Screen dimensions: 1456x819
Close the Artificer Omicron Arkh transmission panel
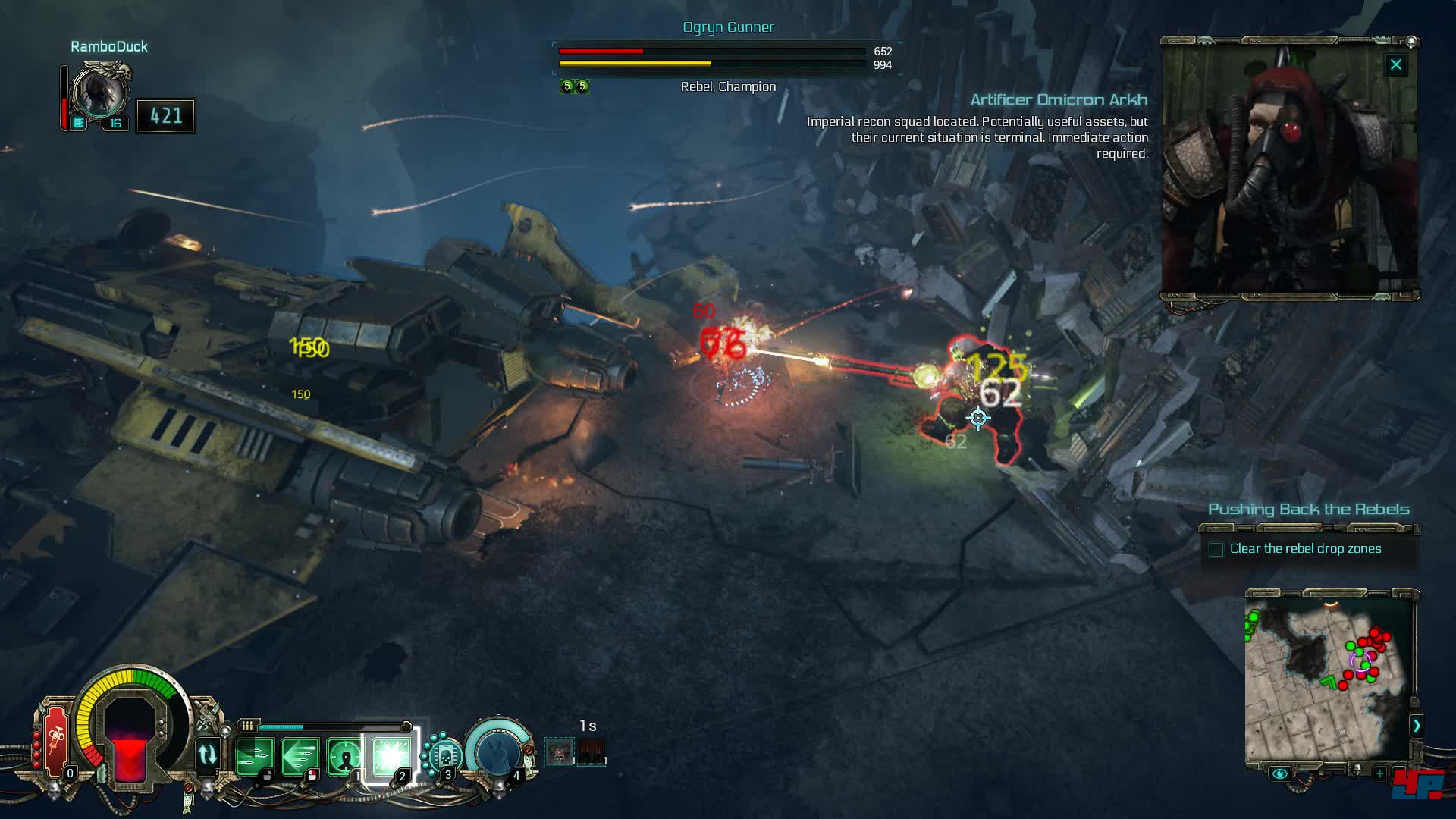point(1395,65)
